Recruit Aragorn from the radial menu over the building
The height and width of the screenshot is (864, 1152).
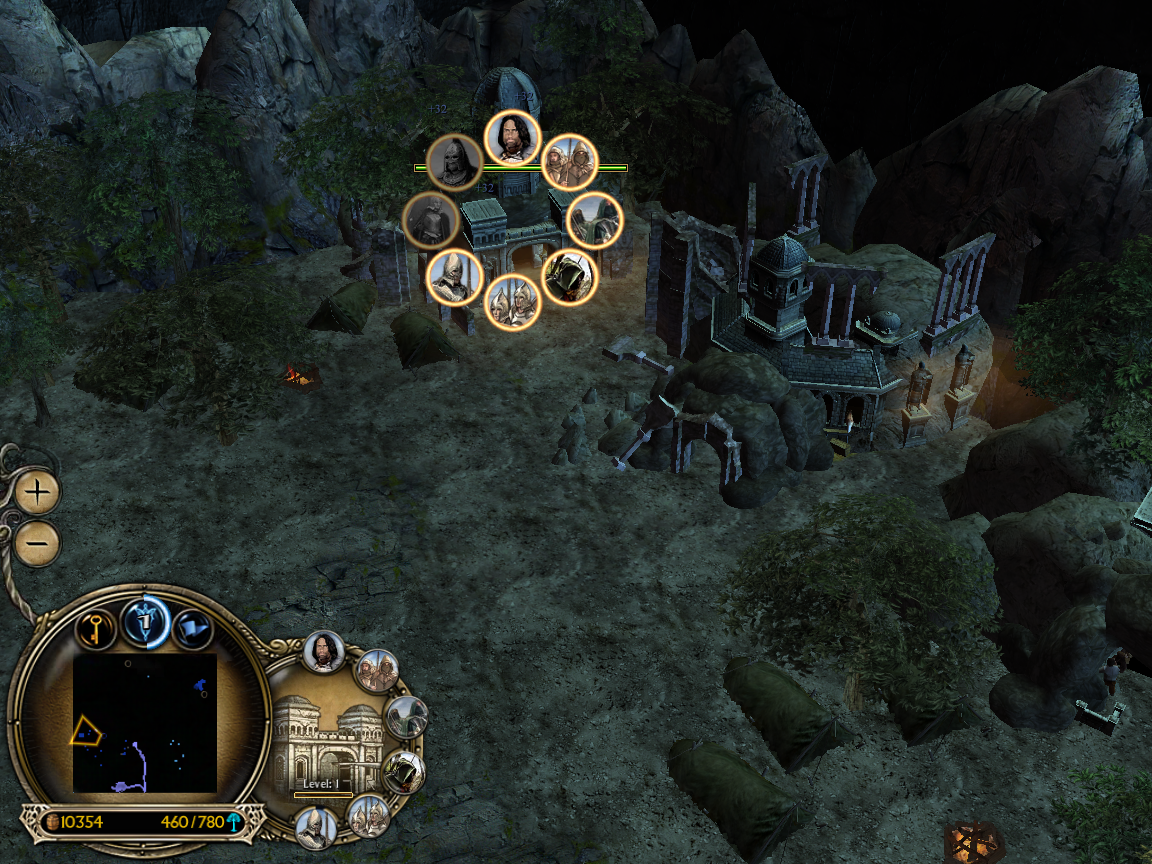click(513, 138)
